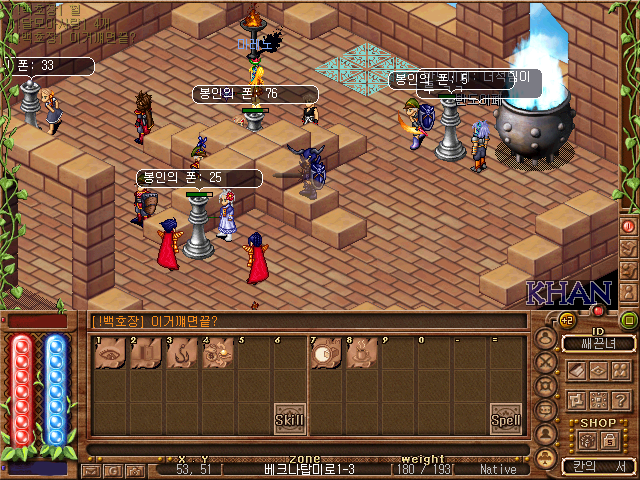The image size is (640, 480).
Task: Open the Skill panel button
Action: coord(289,420)
